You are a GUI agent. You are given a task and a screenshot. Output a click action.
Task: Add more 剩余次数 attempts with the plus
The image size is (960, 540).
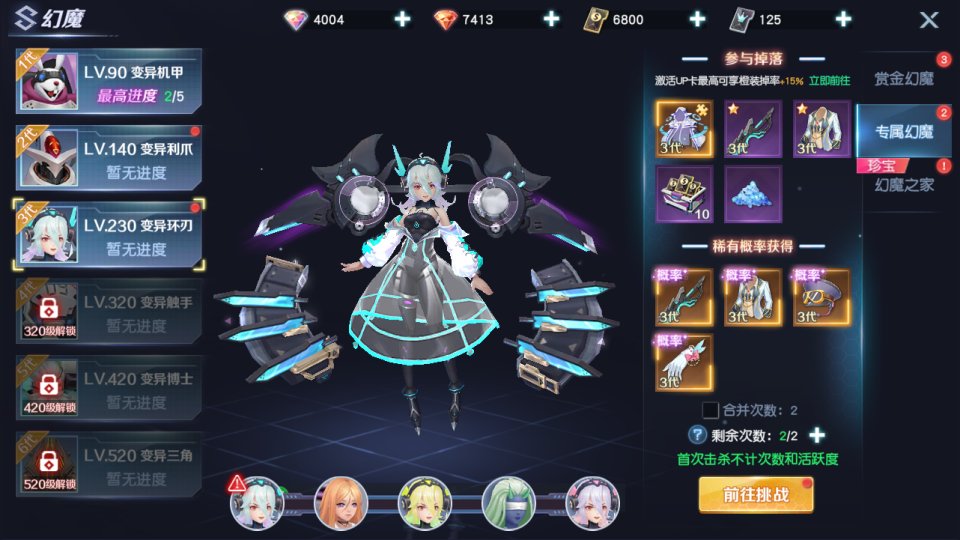(x=817, y=435)
